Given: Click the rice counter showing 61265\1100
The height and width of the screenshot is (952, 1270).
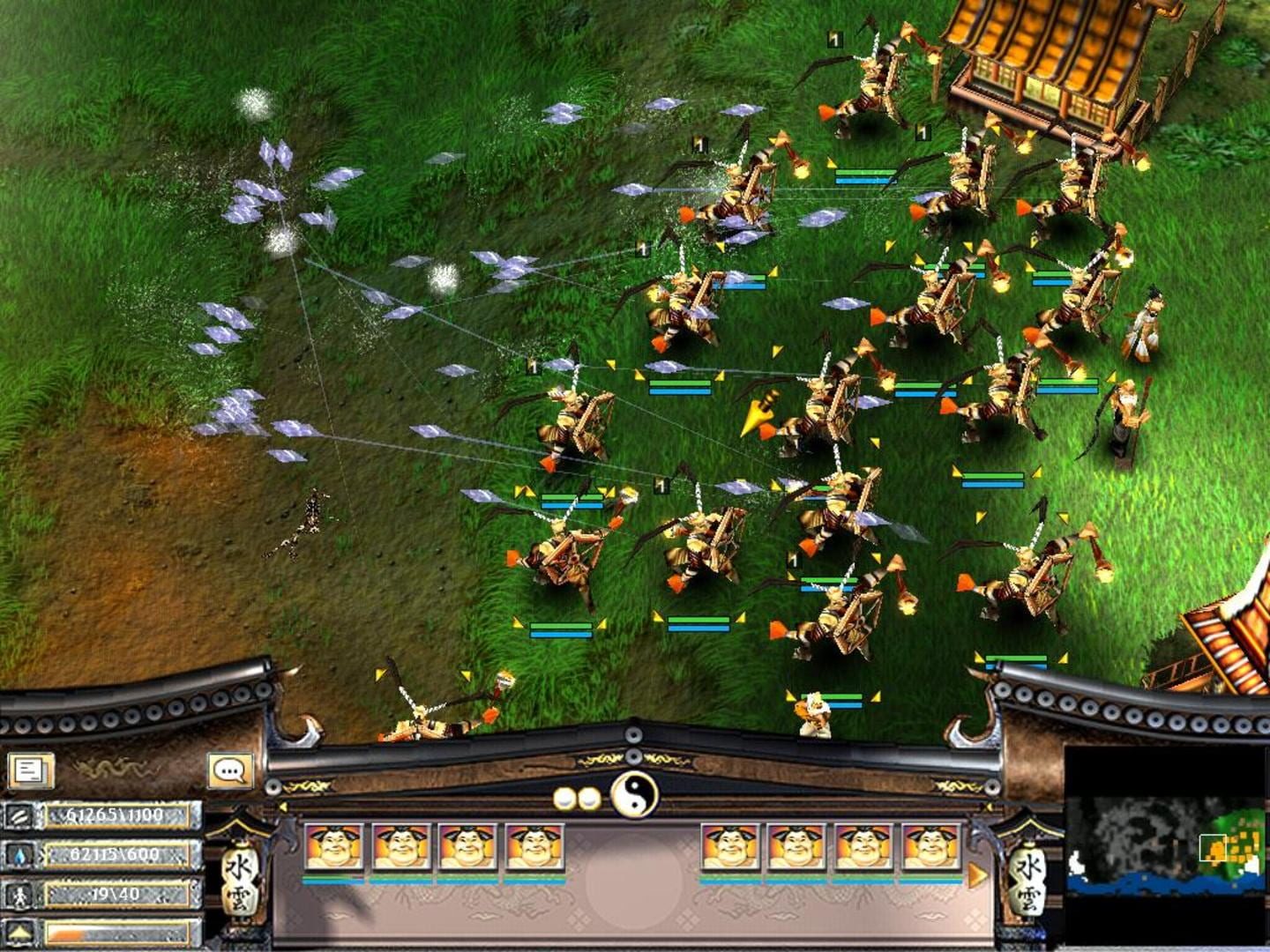Looking at the screenshot, I should [x=115, y=817].
